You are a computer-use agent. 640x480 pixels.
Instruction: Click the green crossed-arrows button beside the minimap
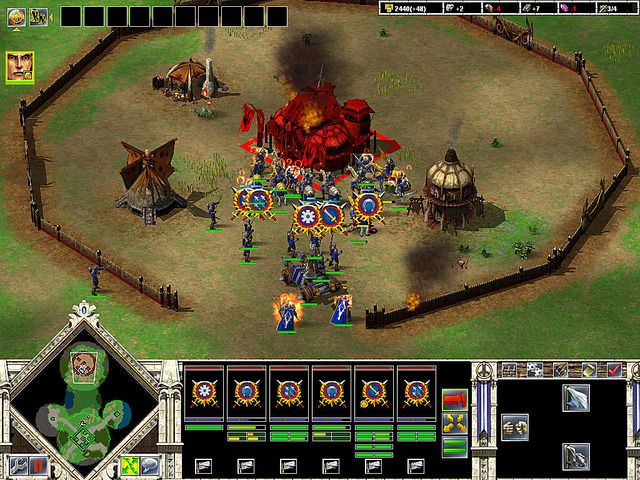tap(129, 465)
